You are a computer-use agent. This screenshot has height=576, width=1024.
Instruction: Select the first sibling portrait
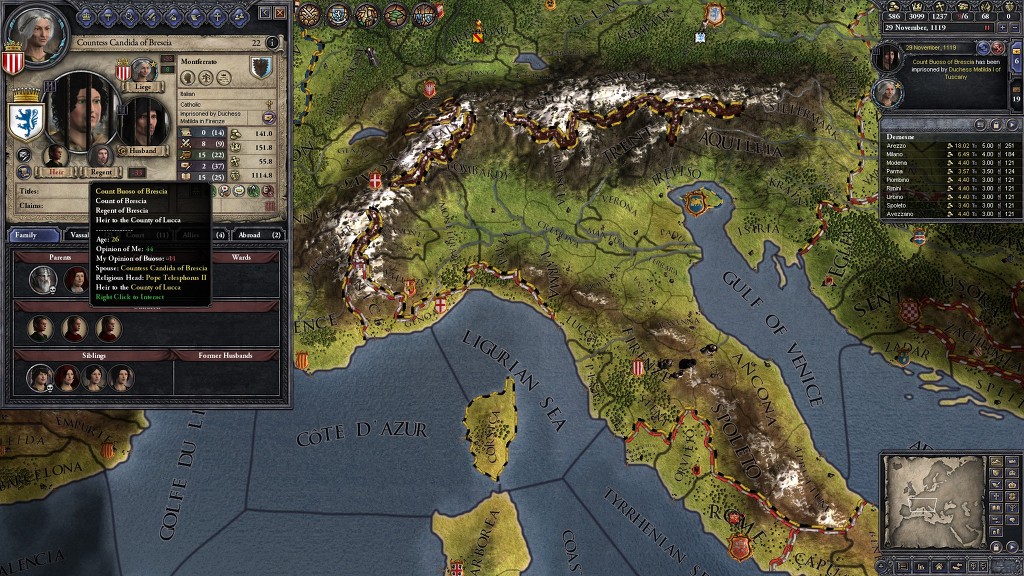pos(40,377)
